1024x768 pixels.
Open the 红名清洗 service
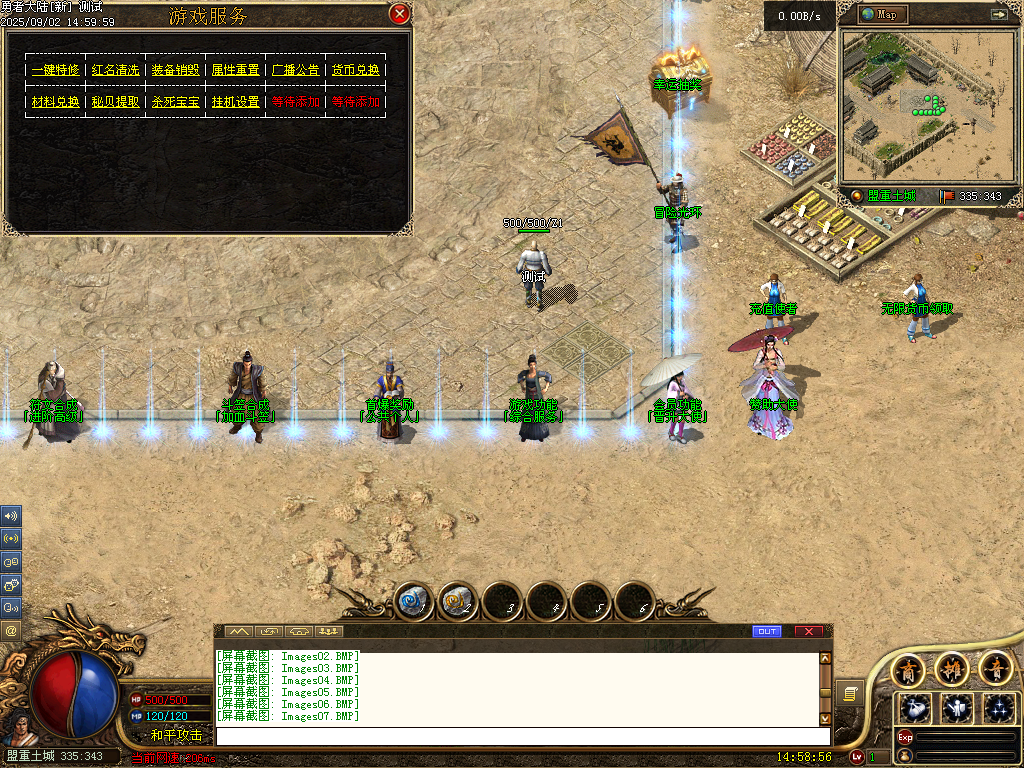[115, 70]
